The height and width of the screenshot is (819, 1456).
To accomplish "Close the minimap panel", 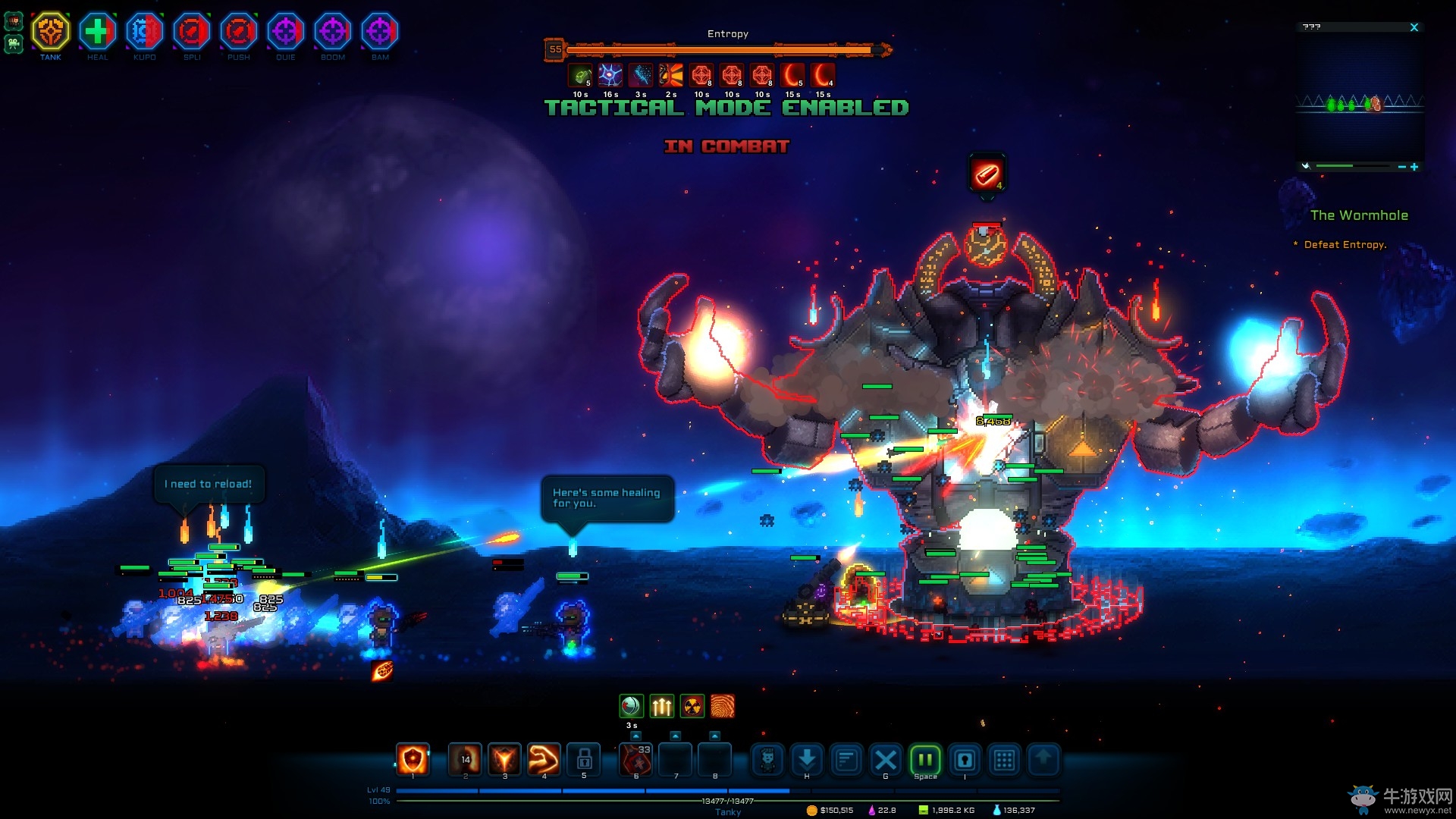I will (1414, 27).
